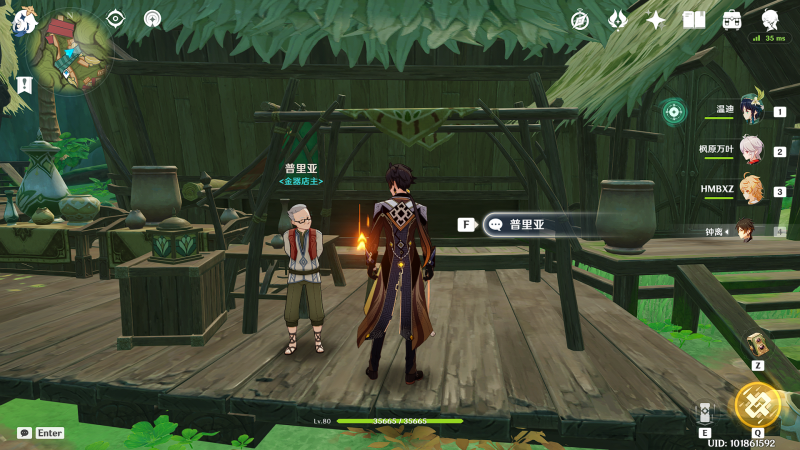The image size is (800, 450).
Task: Click the green quest navigation target icon
Action: click(x=674, y=111)
